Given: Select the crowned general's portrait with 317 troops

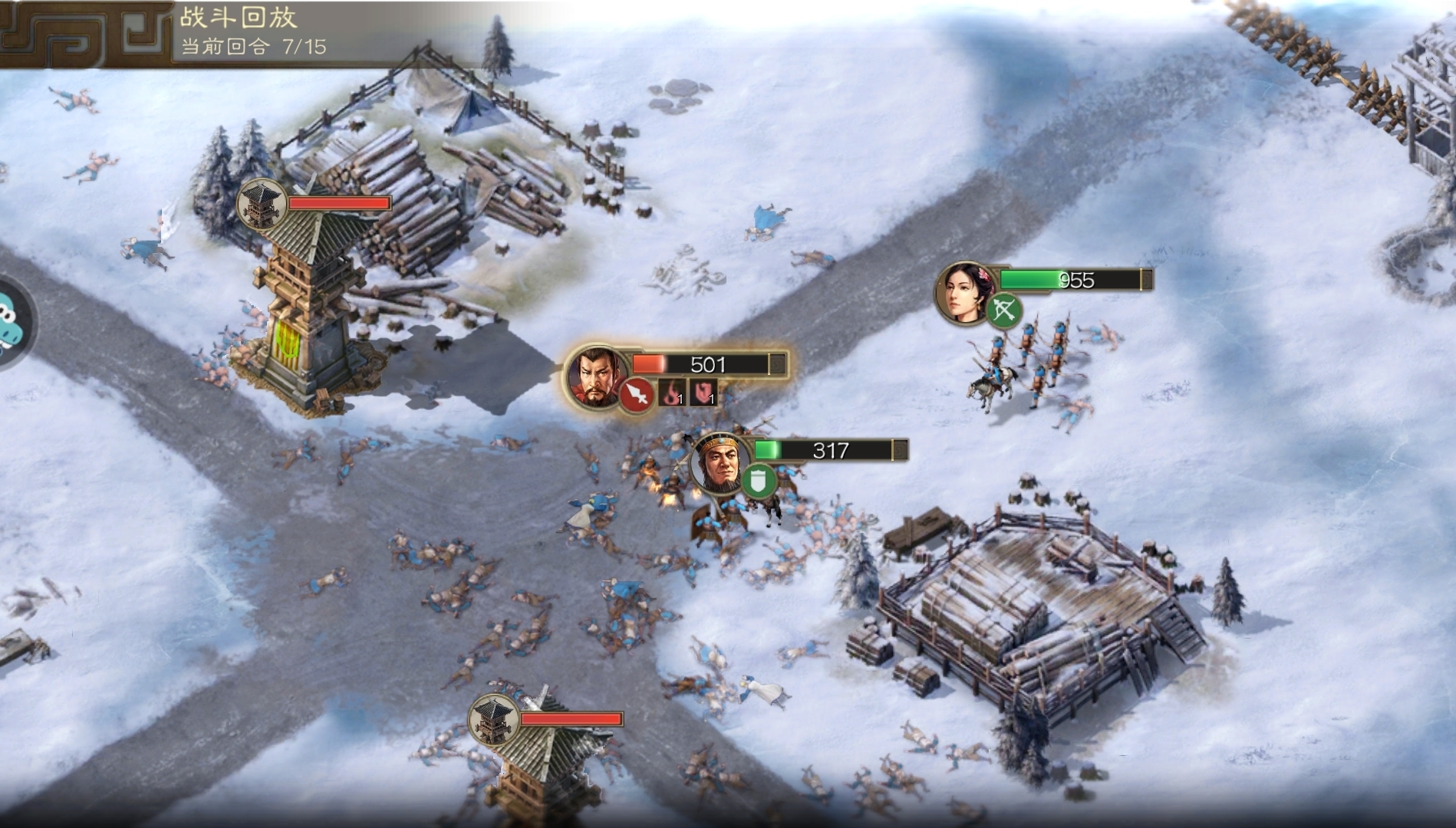Looking at the screenshot, I should point(719,461).
